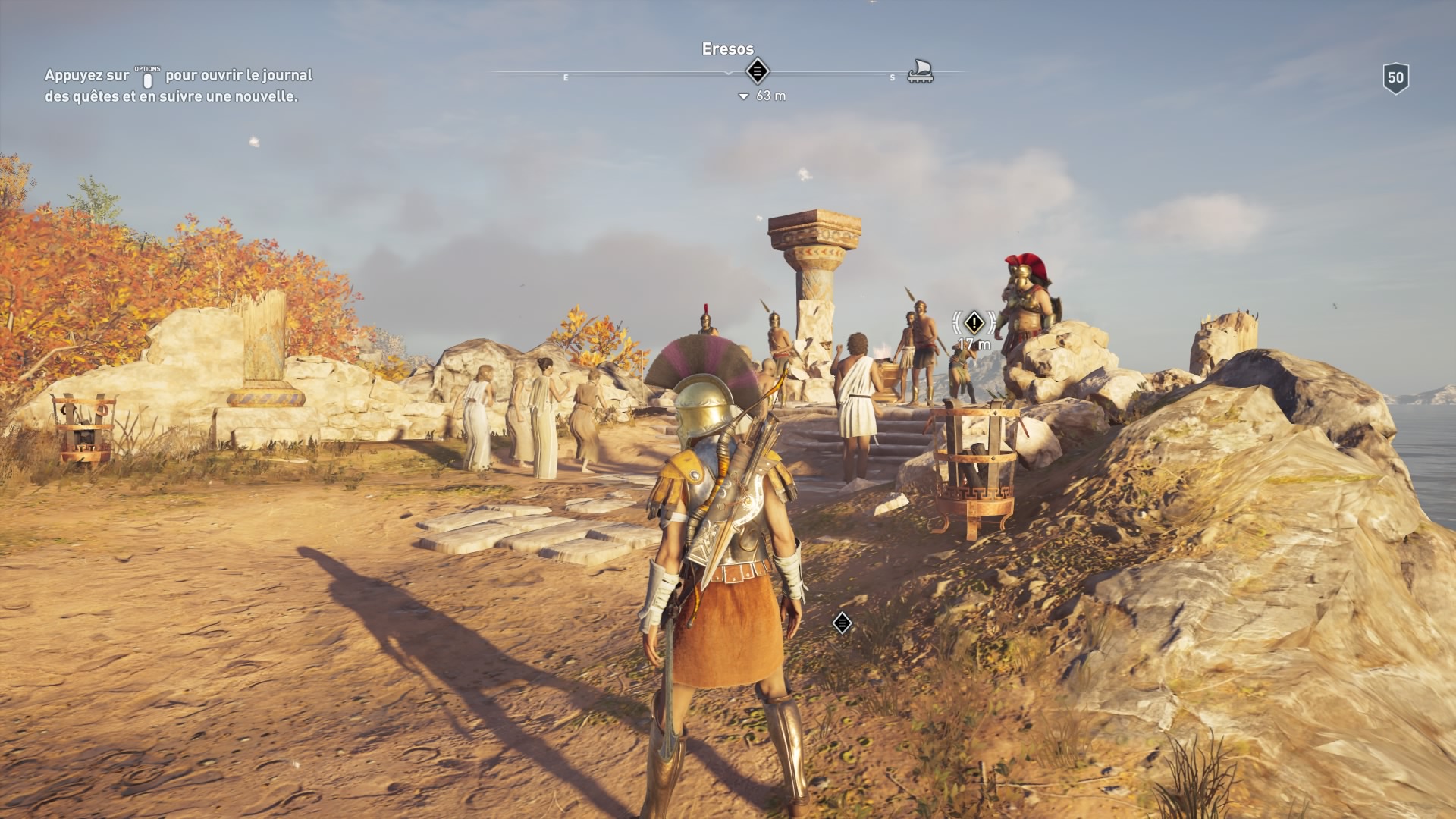
Task: Select the quest diamond marker on the compass
Action: (757, 71)
